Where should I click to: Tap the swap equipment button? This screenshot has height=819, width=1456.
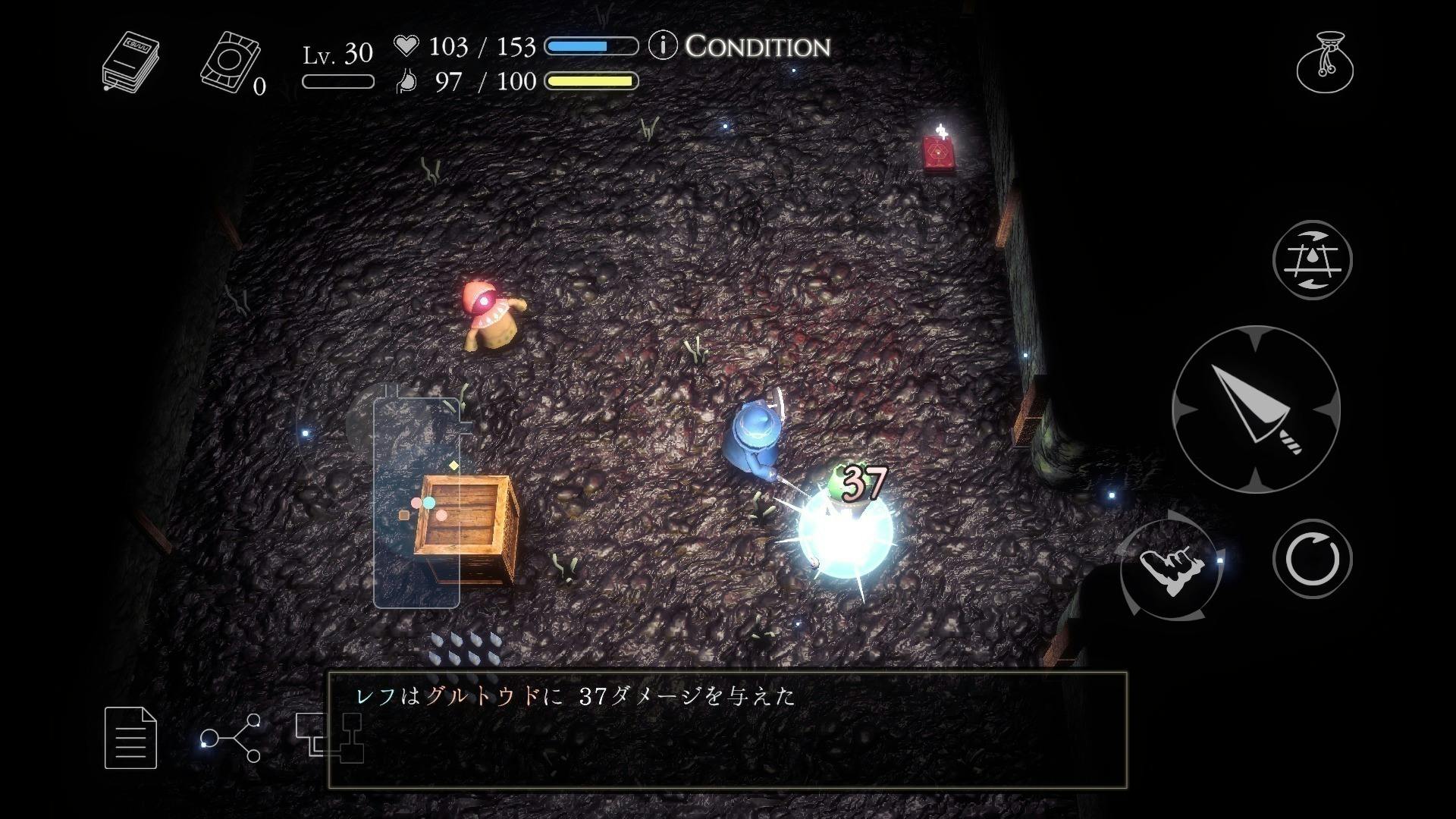click(x=1312, y=260)
